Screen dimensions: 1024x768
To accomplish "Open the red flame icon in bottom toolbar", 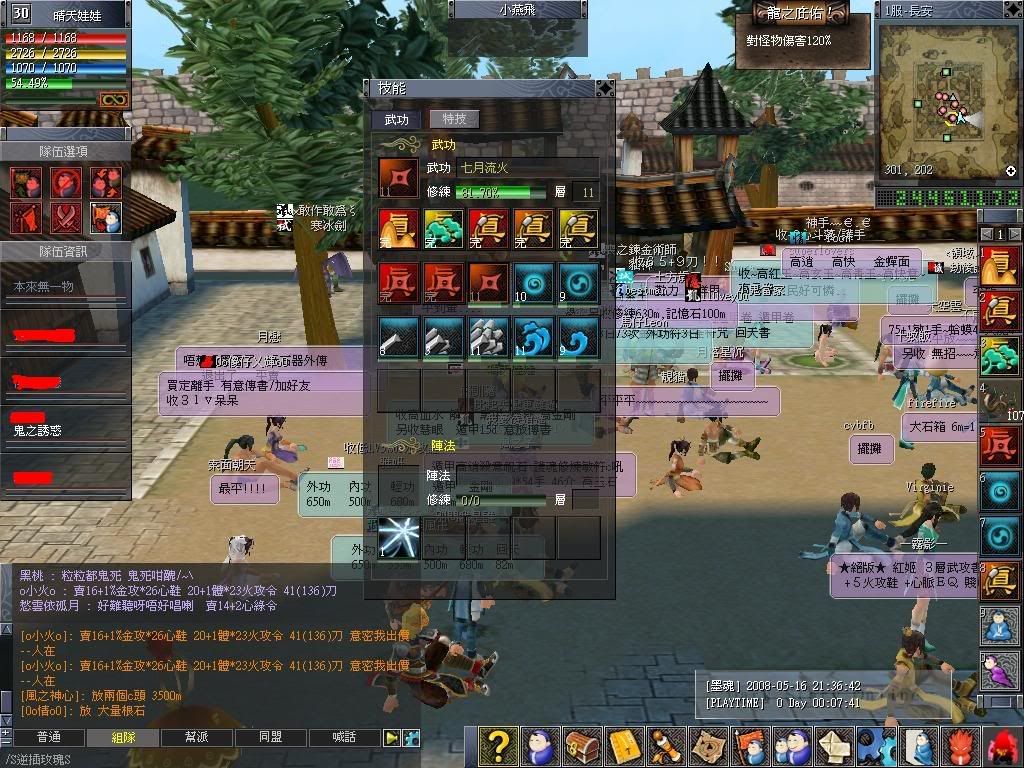I will click(x=958, y=746).
